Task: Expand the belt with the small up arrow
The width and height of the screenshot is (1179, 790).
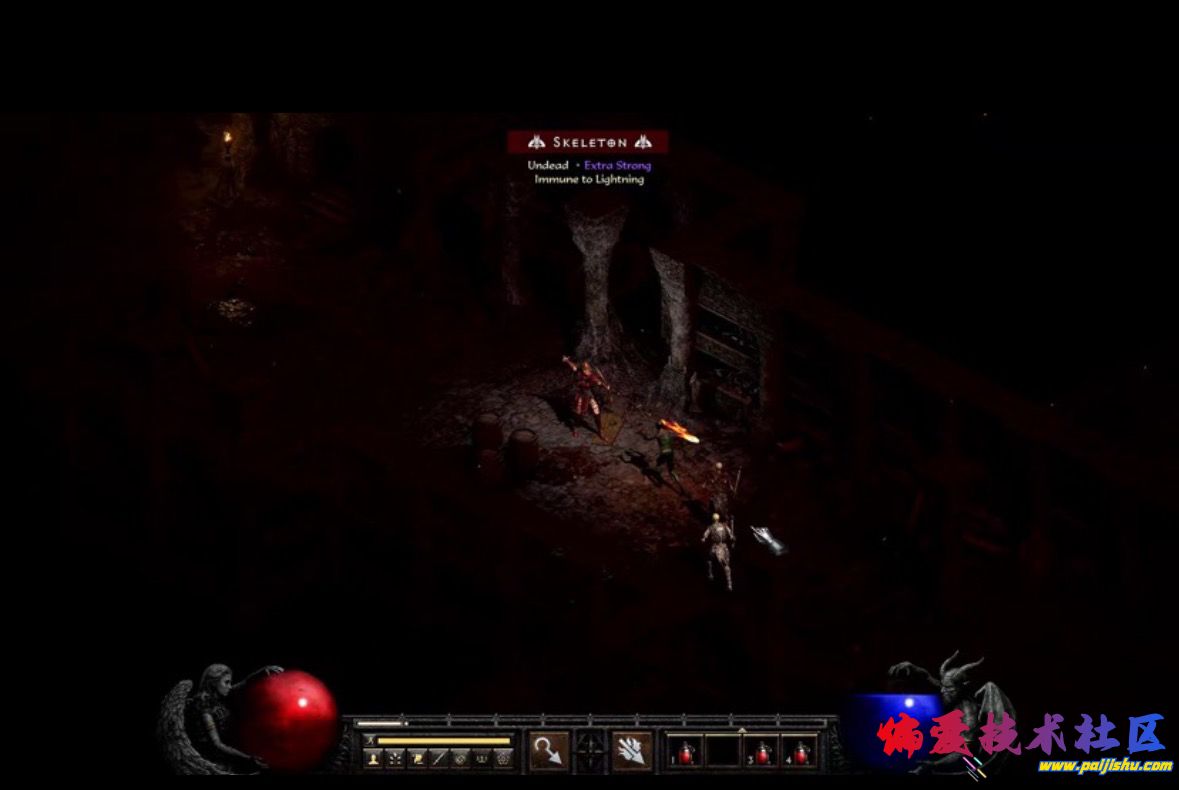Action: pyautogui.click(x=742, y=732)
